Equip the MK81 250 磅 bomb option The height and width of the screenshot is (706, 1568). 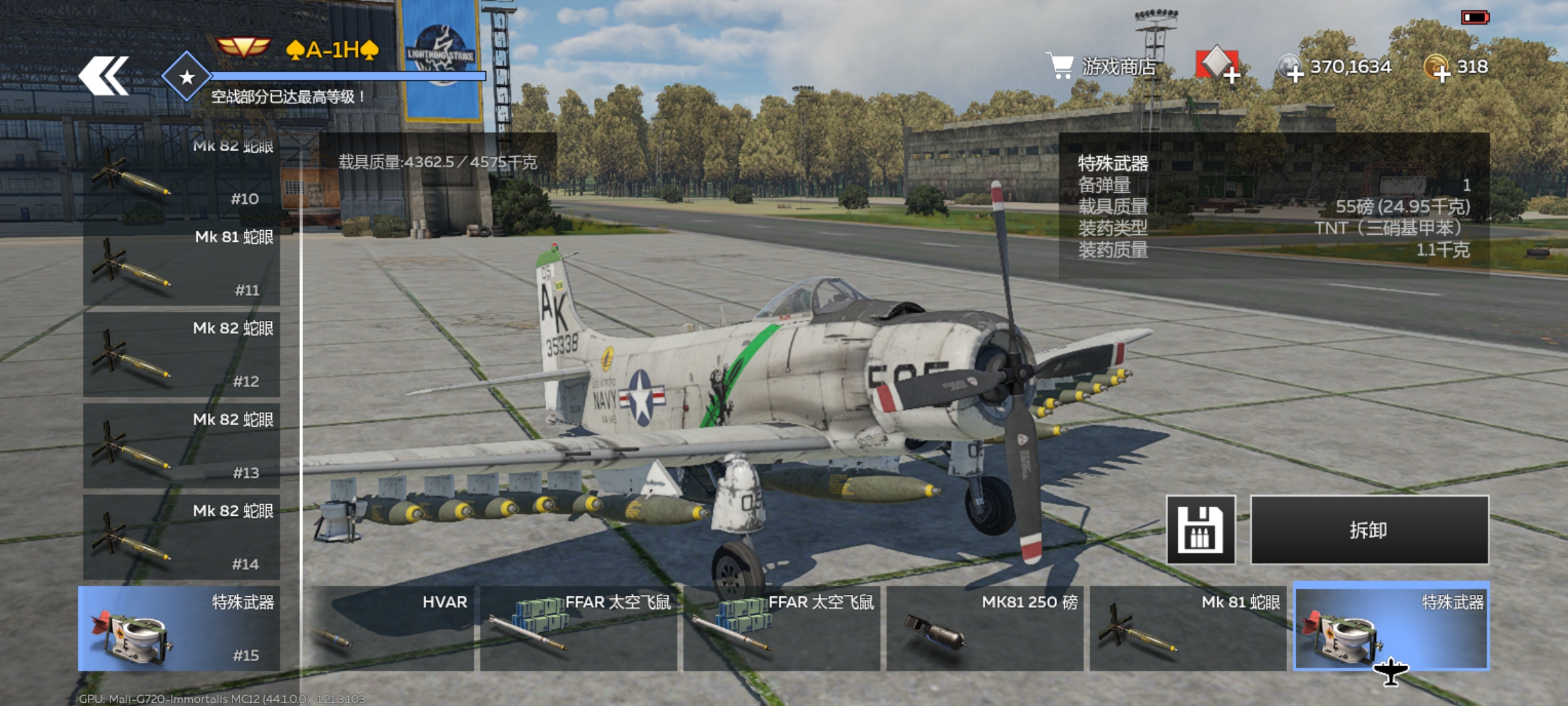985,629
